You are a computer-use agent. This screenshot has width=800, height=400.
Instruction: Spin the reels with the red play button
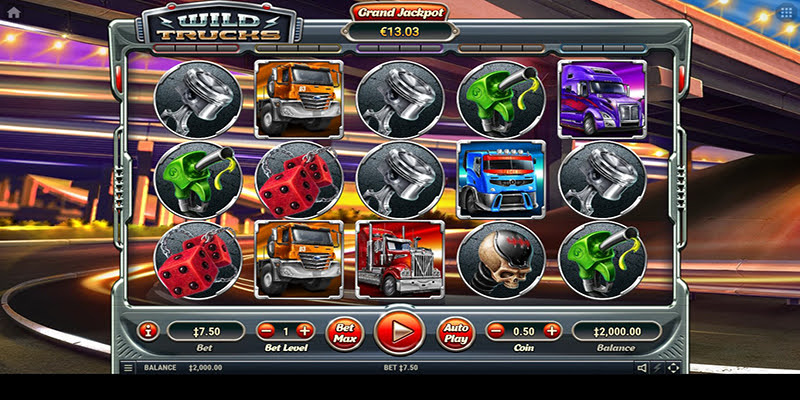point(399,331)
